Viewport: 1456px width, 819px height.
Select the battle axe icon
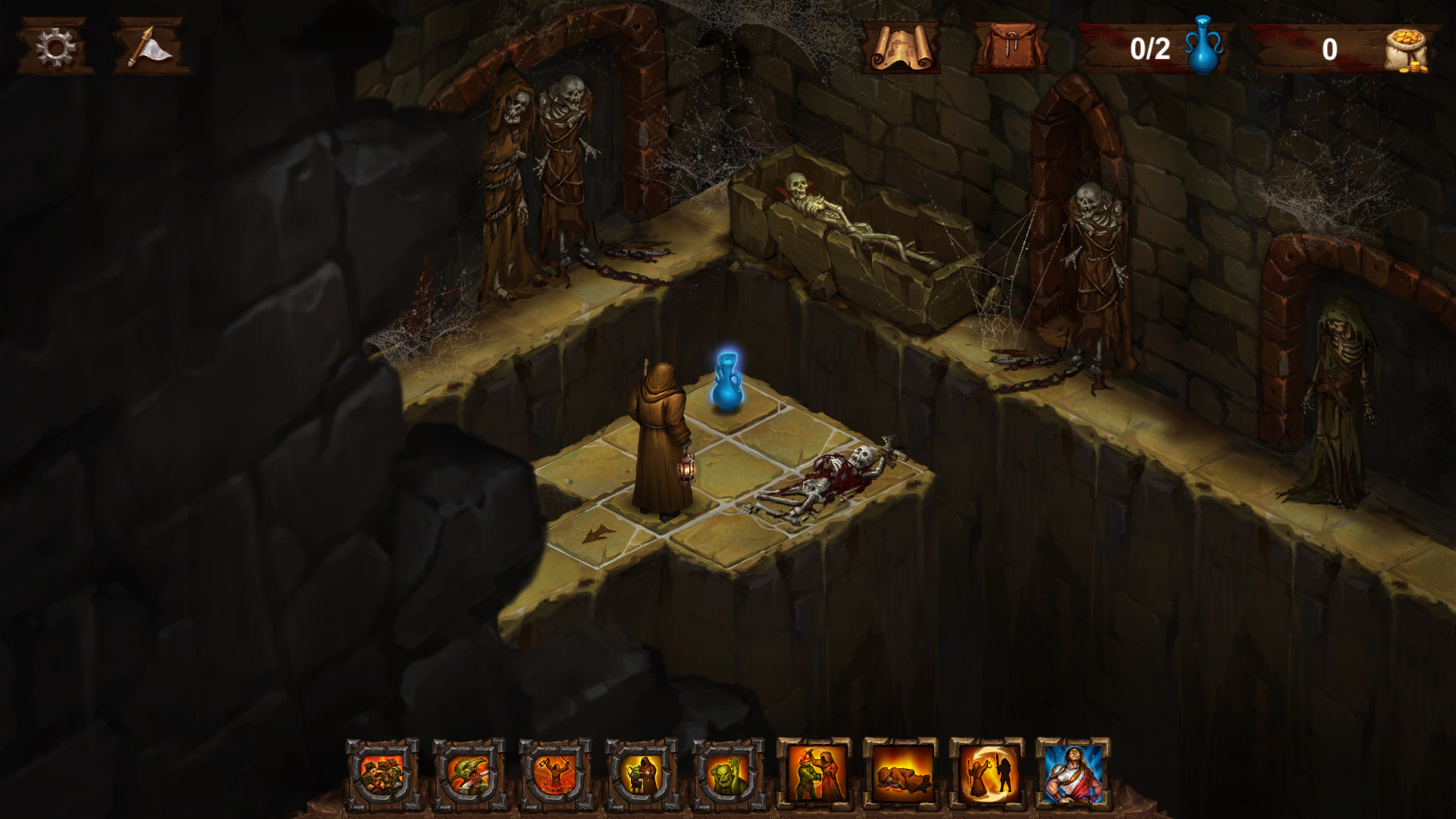coord(149,48)
